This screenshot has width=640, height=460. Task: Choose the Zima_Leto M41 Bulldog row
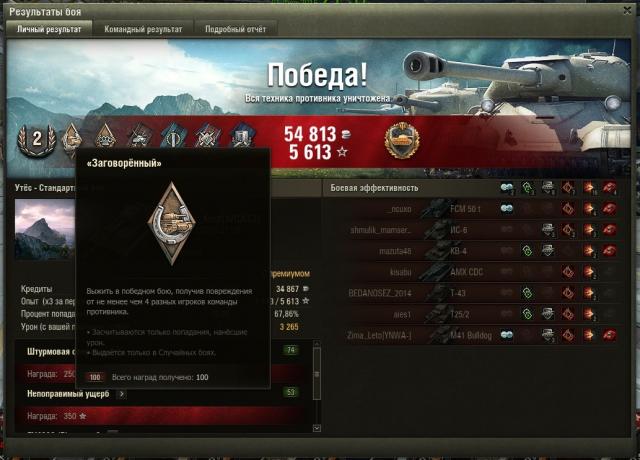(x=470, y=334)
